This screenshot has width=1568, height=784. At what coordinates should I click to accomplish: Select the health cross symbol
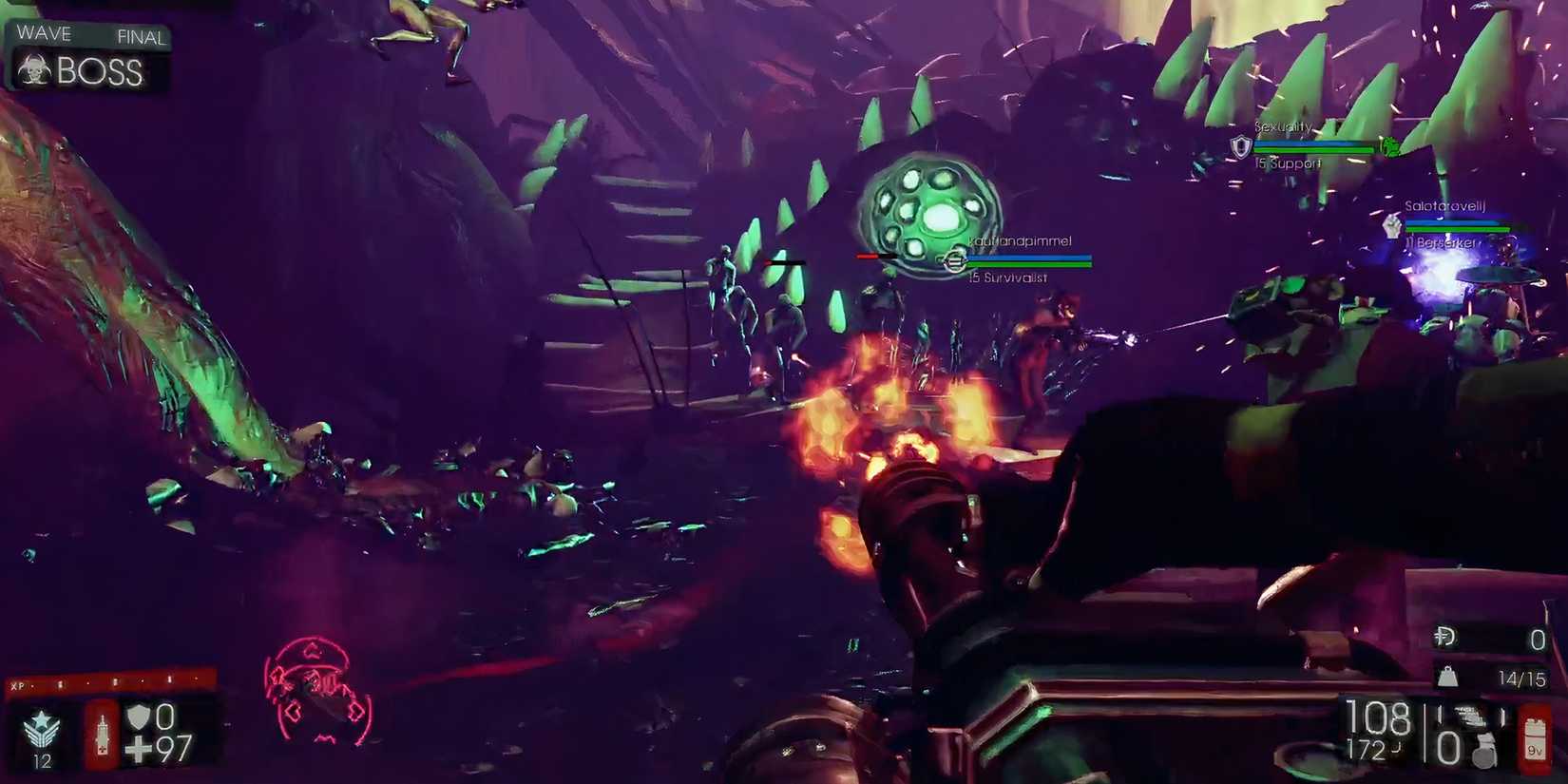click(139, 749)
